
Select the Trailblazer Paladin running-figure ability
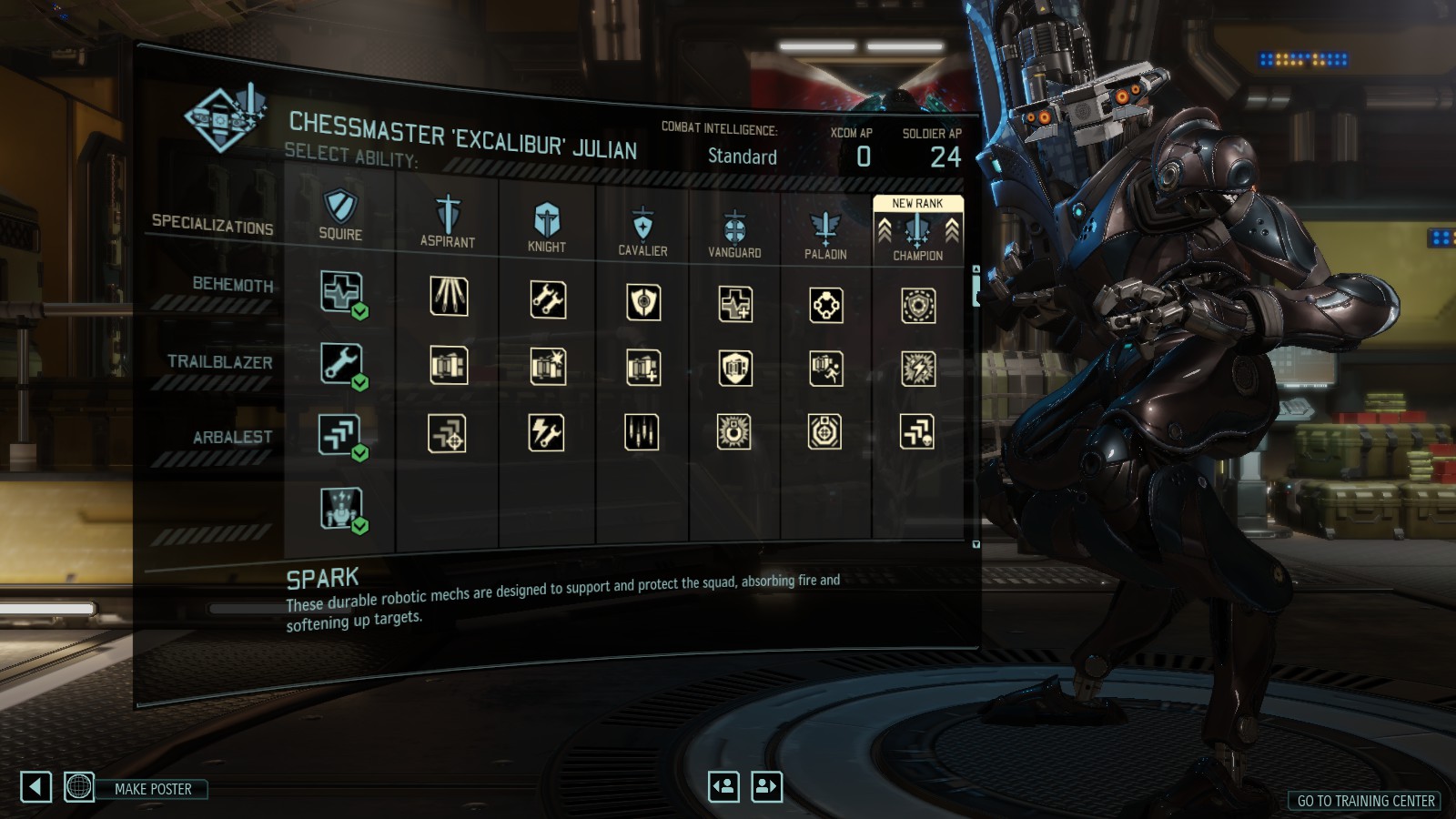[825, 369]
